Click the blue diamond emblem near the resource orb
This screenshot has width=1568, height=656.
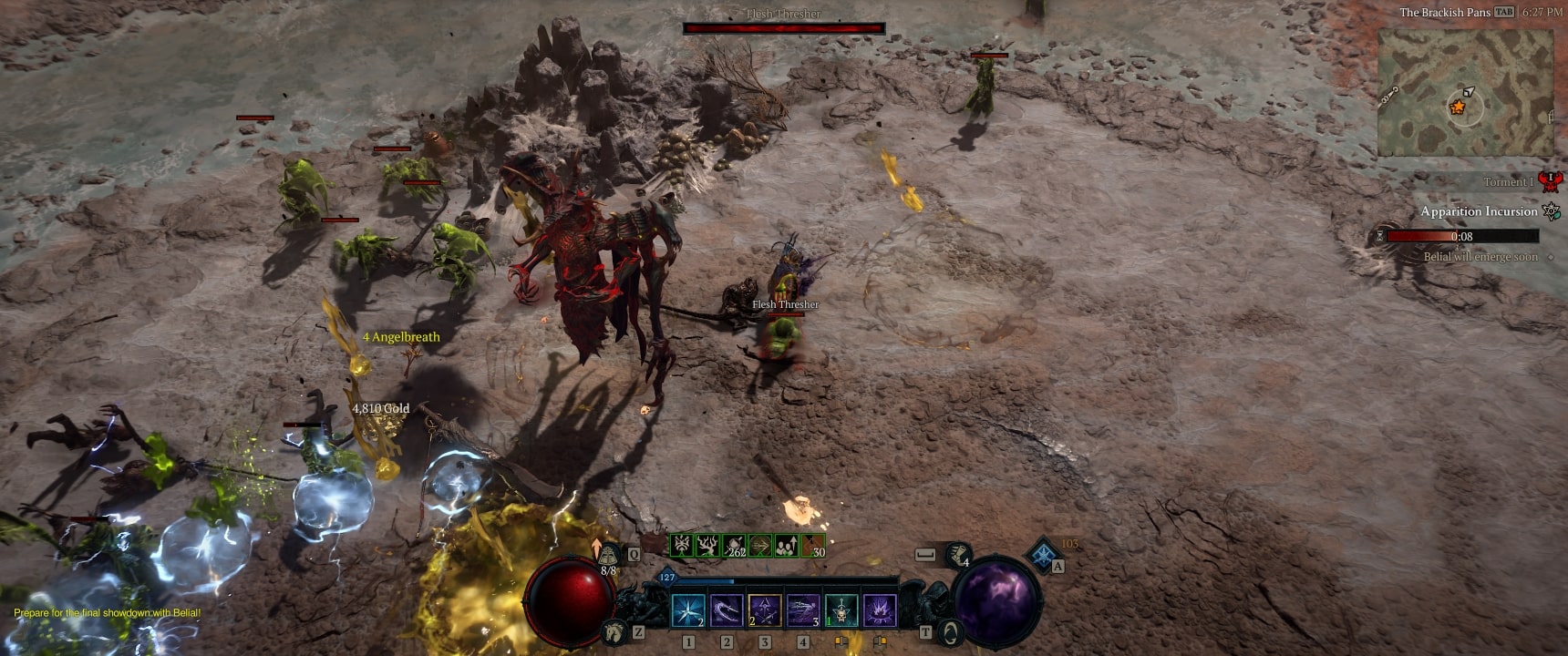tap(1043, 554)
